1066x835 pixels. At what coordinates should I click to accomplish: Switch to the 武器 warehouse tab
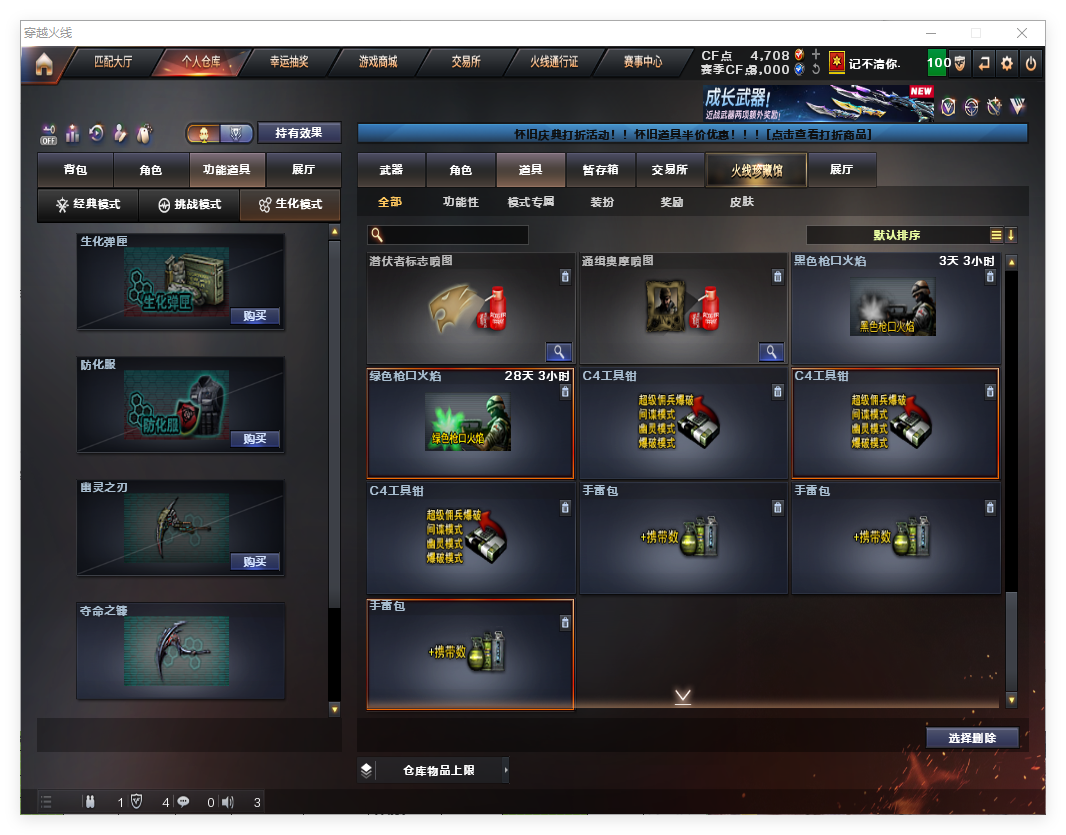391,170
